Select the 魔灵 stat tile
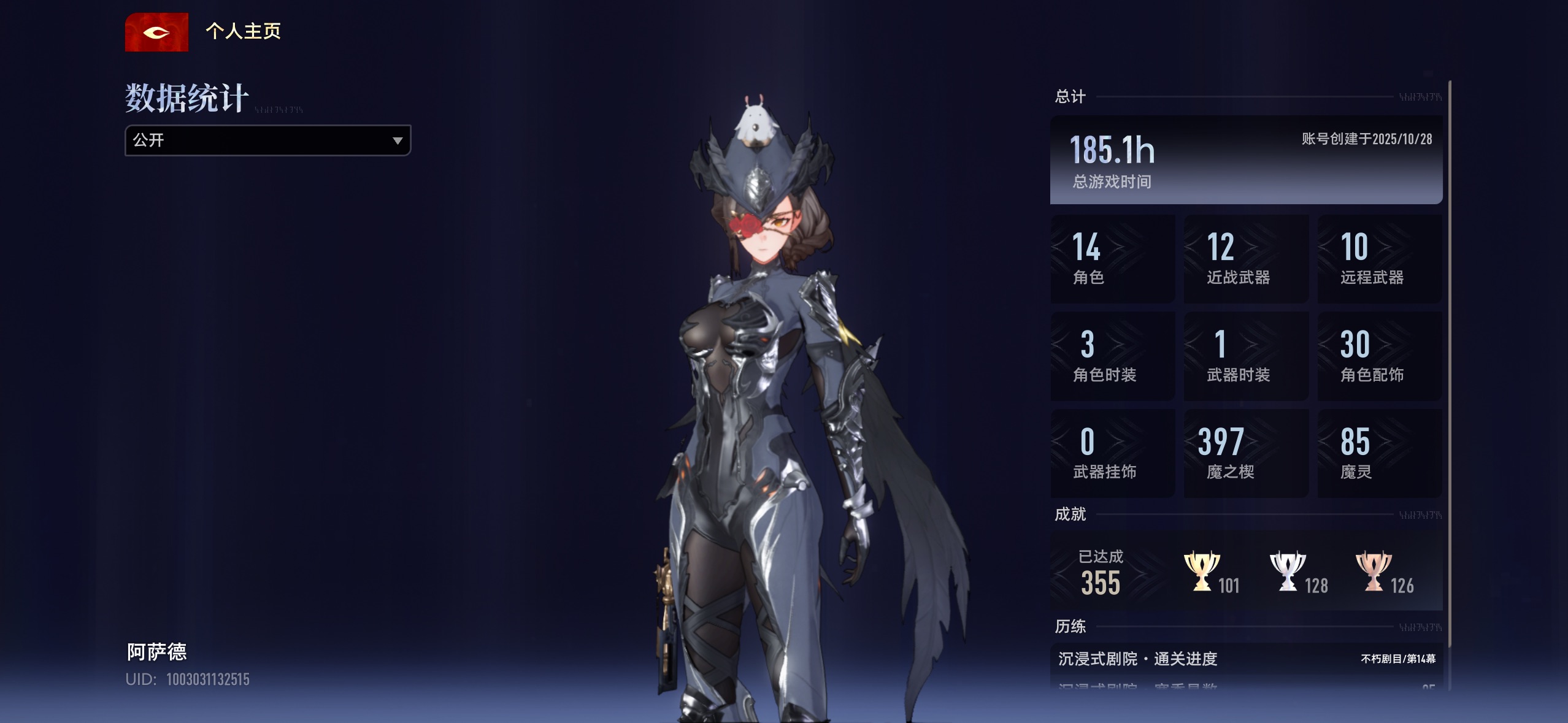Image resolution: width=1568 pixels, height=723 pixels. pos(1380,453)
